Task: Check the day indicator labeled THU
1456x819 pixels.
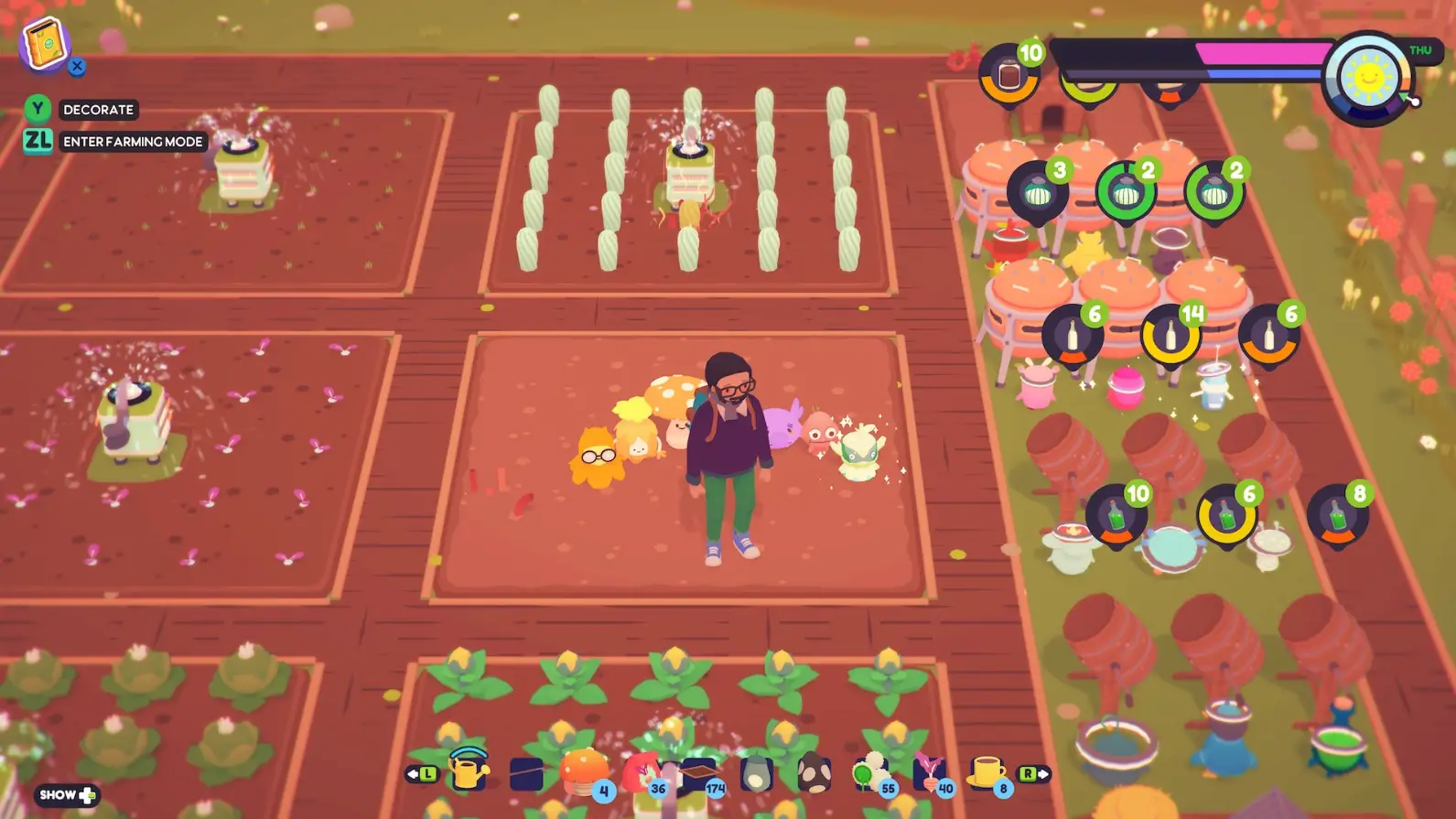Action: [x=1421, y=50]
